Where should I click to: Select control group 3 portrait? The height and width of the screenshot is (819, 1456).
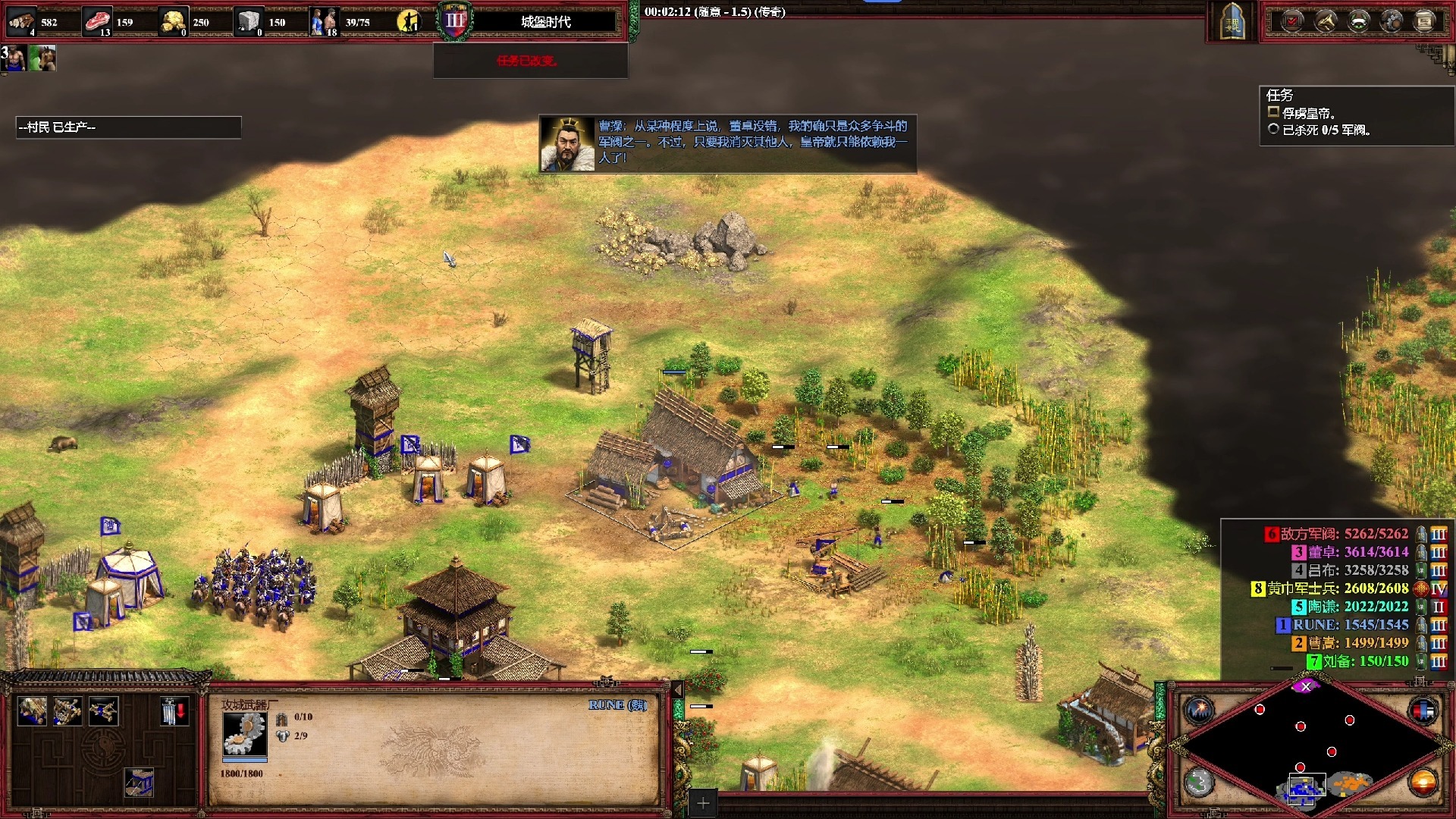[x=15, y=58]
